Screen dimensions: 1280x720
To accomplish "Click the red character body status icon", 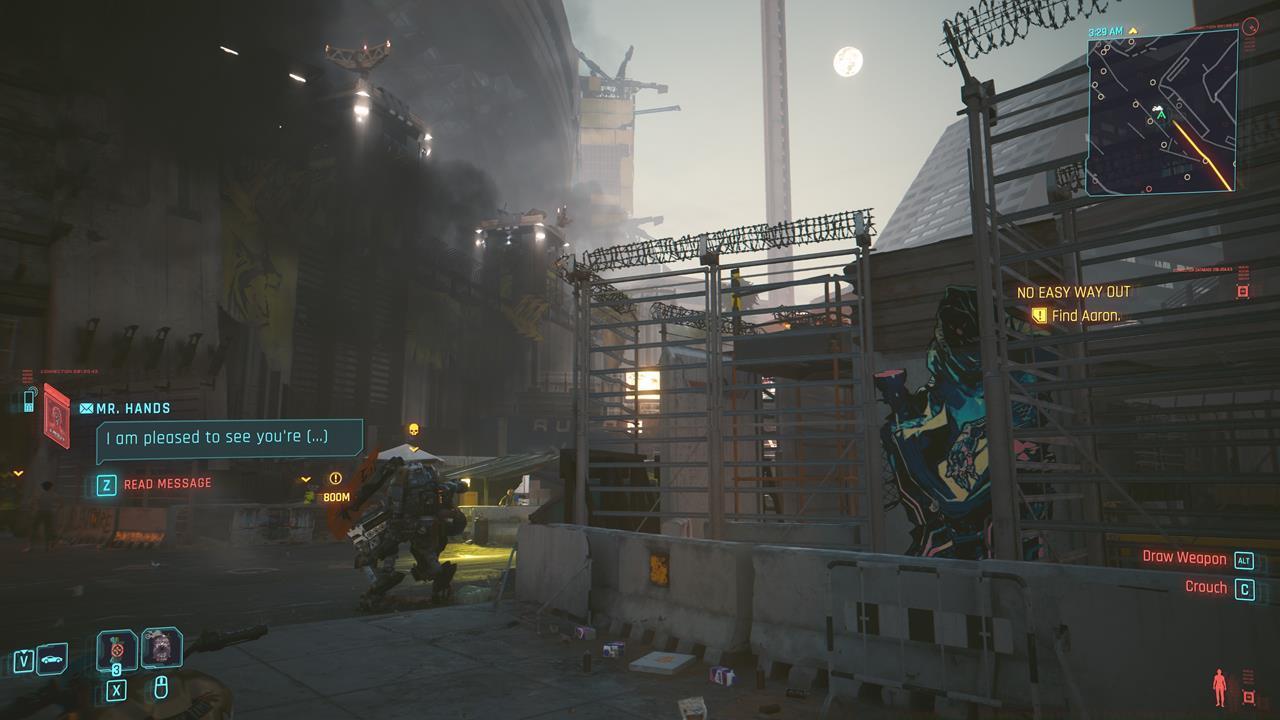I will point(1219,687).
